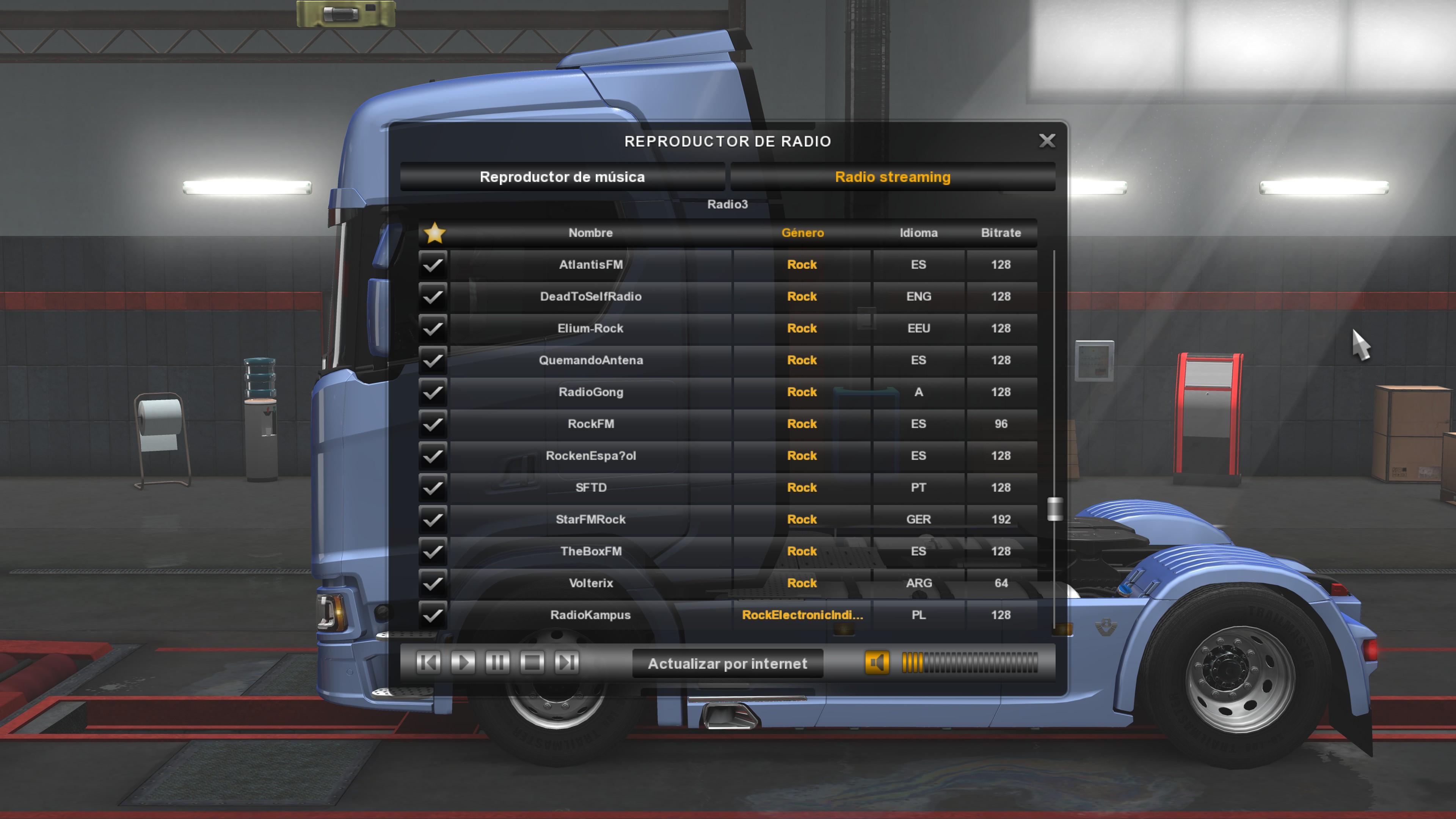
Task: Pause the radio playback
Action: [x=497, y=662]
